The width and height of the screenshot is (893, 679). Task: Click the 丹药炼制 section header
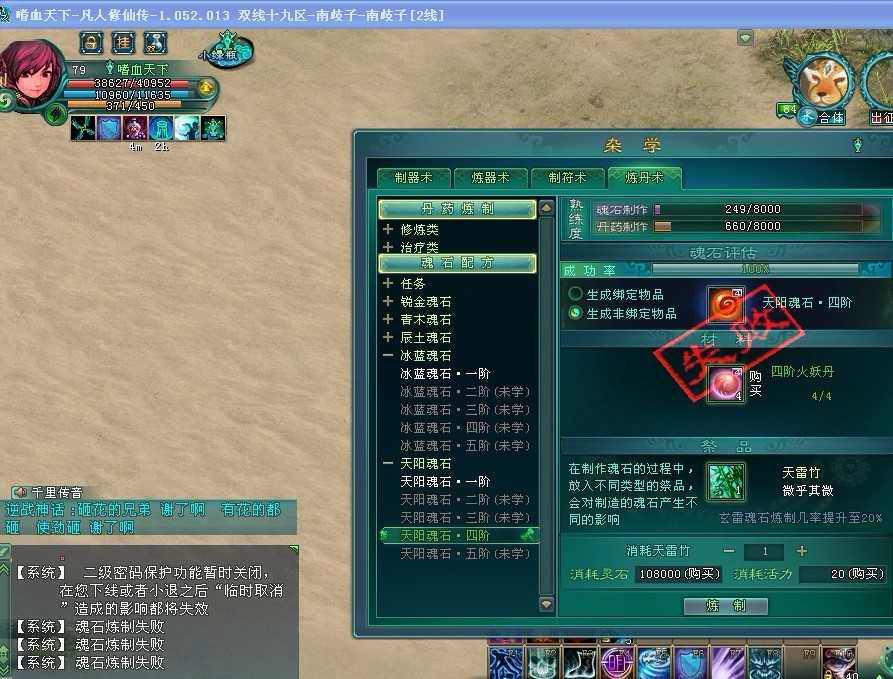click(457, 209)
